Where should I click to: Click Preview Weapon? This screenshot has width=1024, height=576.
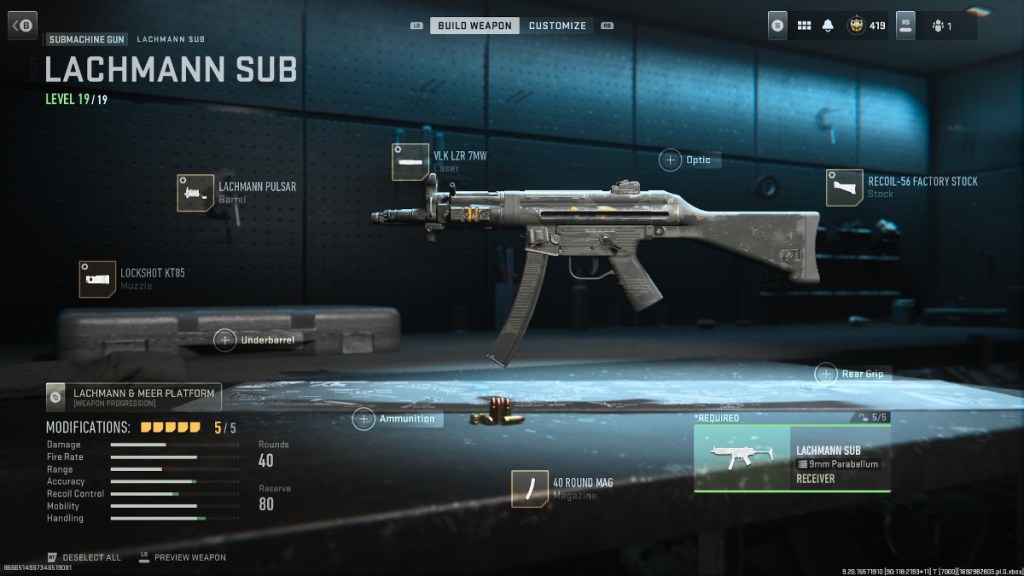click(x=188, y=557)
